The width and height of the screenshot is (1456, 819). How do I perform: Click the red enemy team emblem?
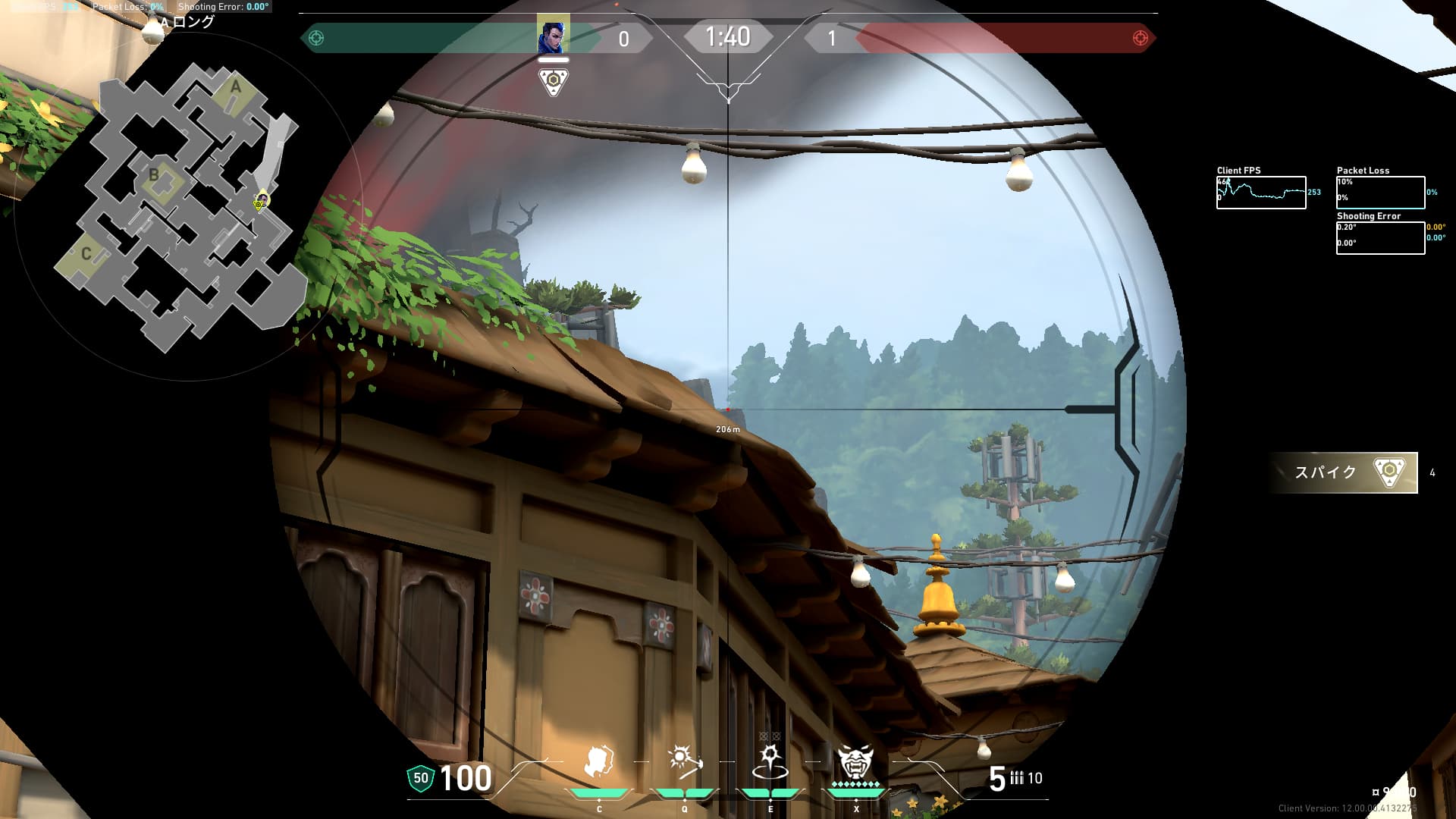tap(1140, 38)
